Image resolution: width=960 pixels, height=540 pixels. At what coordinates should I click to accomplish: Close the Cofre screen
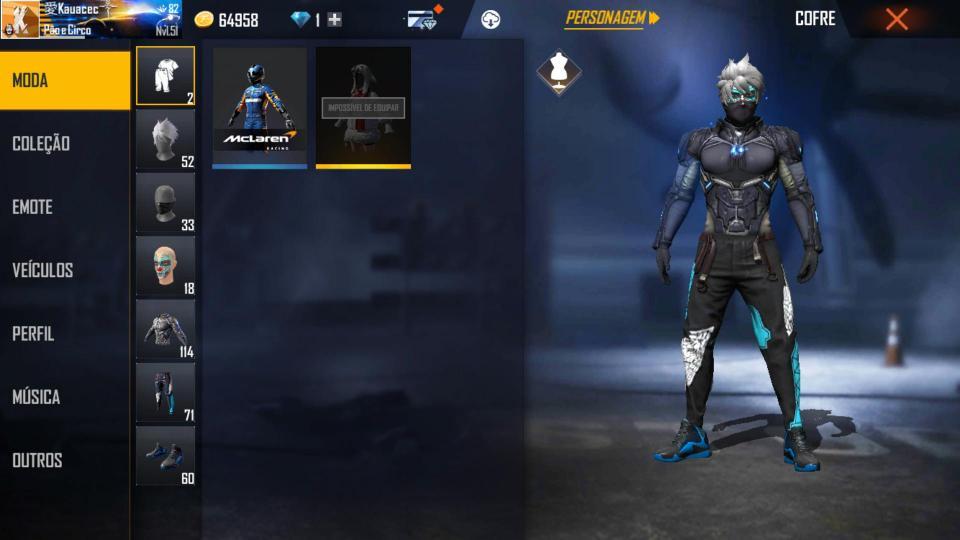[x=897, y=19]
